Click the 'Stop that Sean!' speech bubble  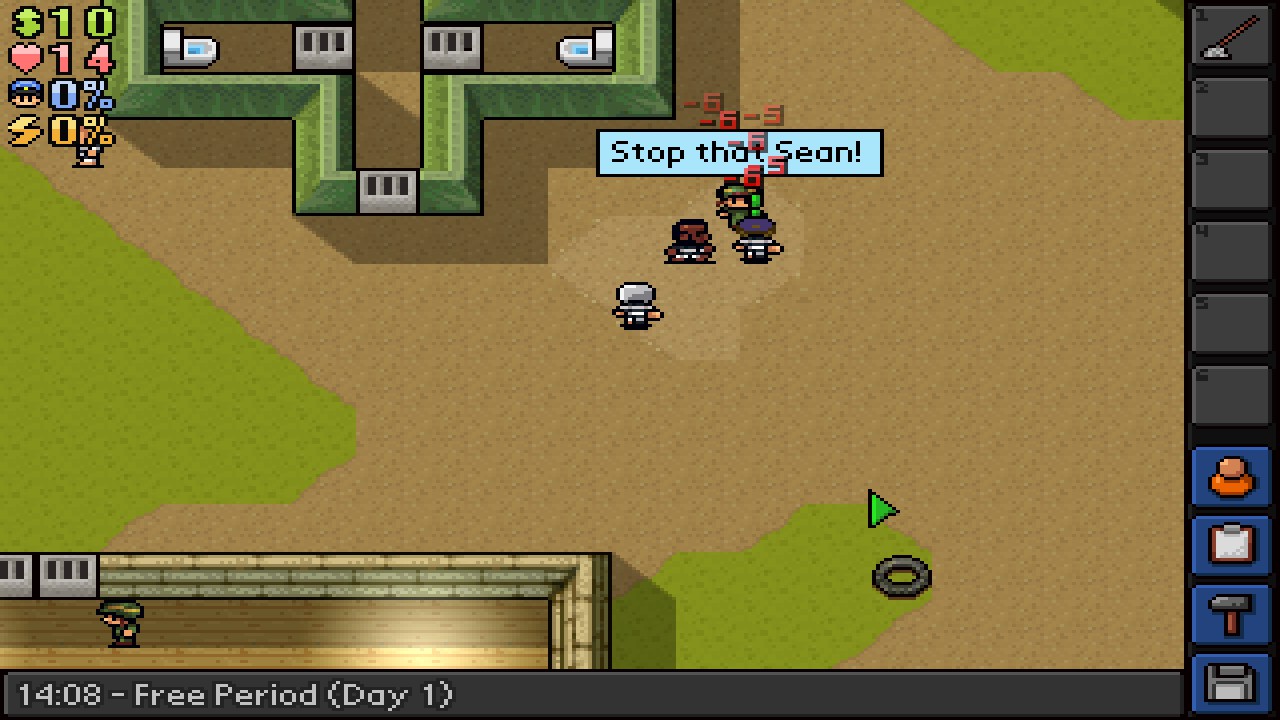740,152
